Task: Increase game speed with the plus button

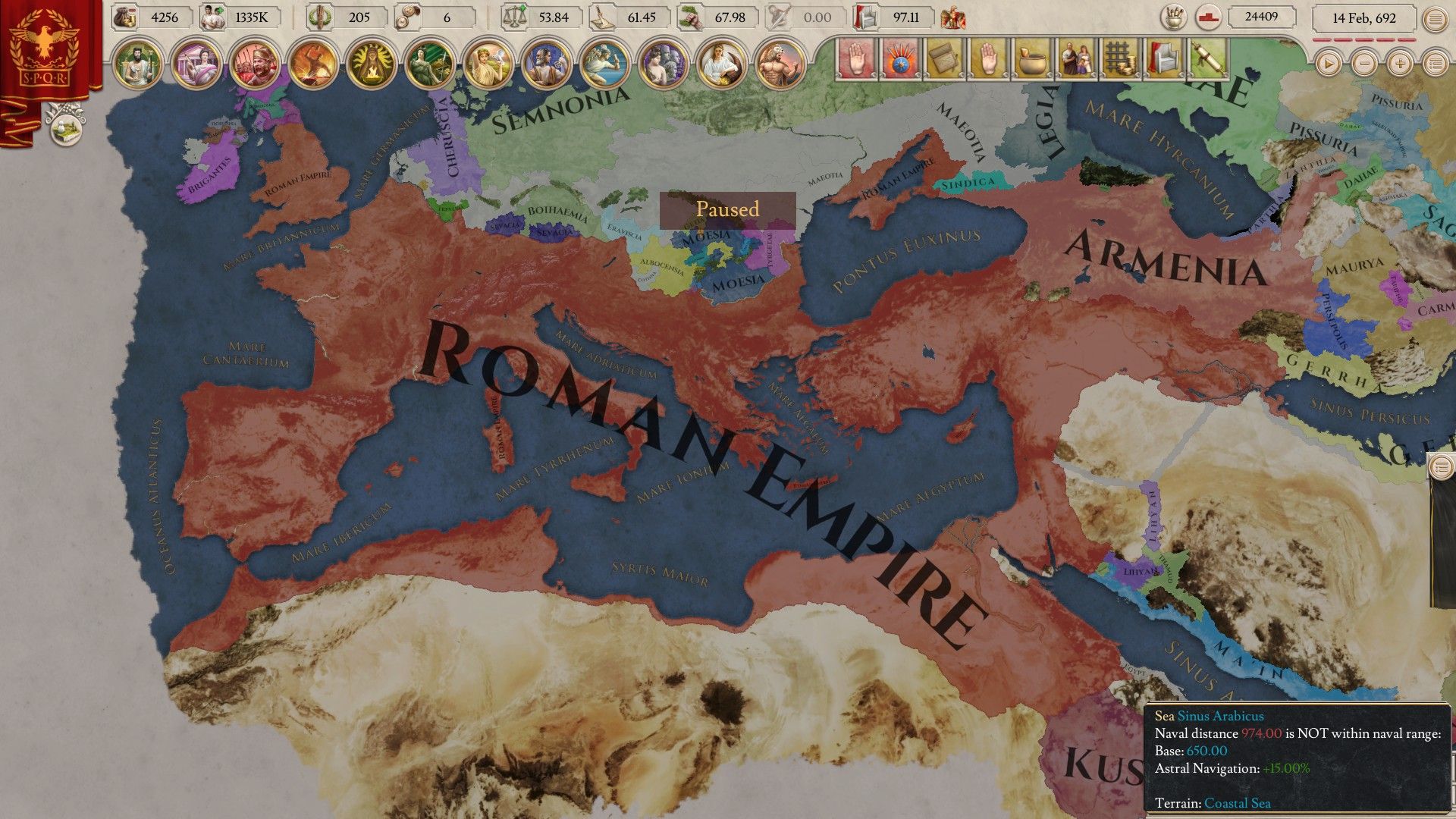Action: [1398, 64]
